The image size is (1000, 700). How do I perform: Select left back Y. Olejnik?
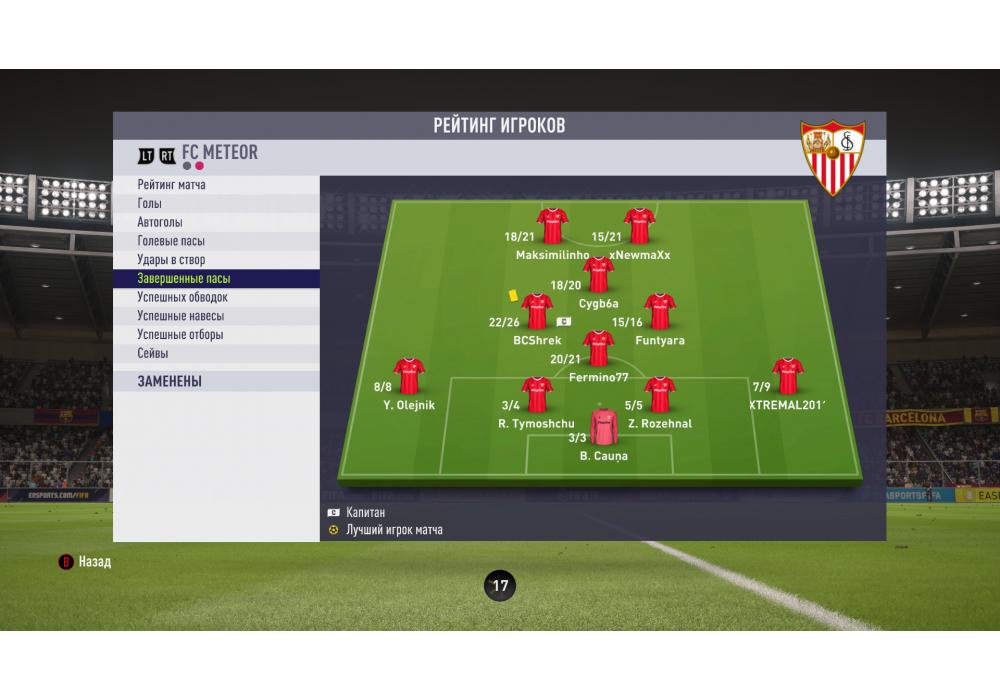click(x=409, y=377)
